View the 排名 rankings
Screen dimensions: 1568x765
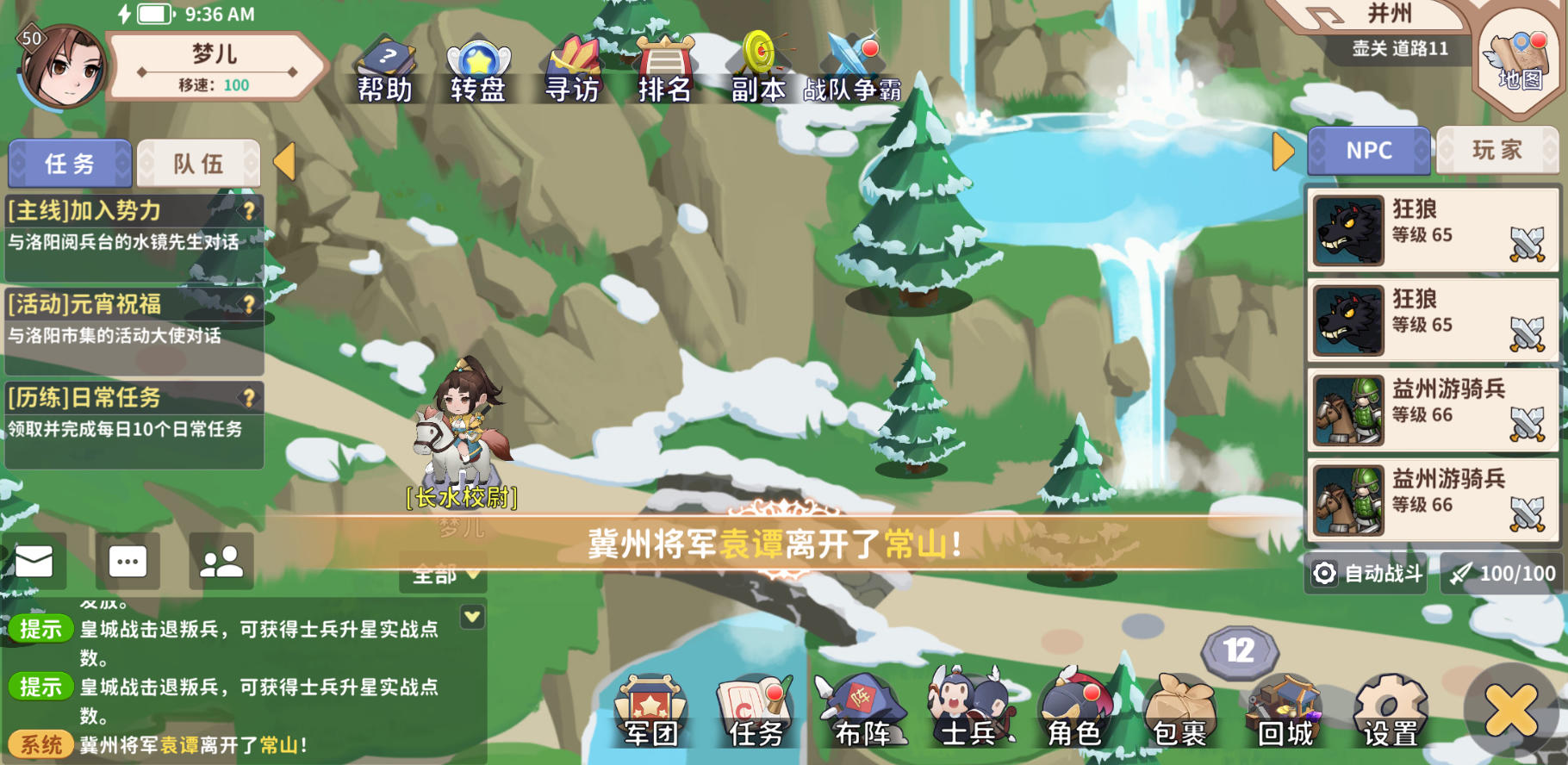coord(663,65)
